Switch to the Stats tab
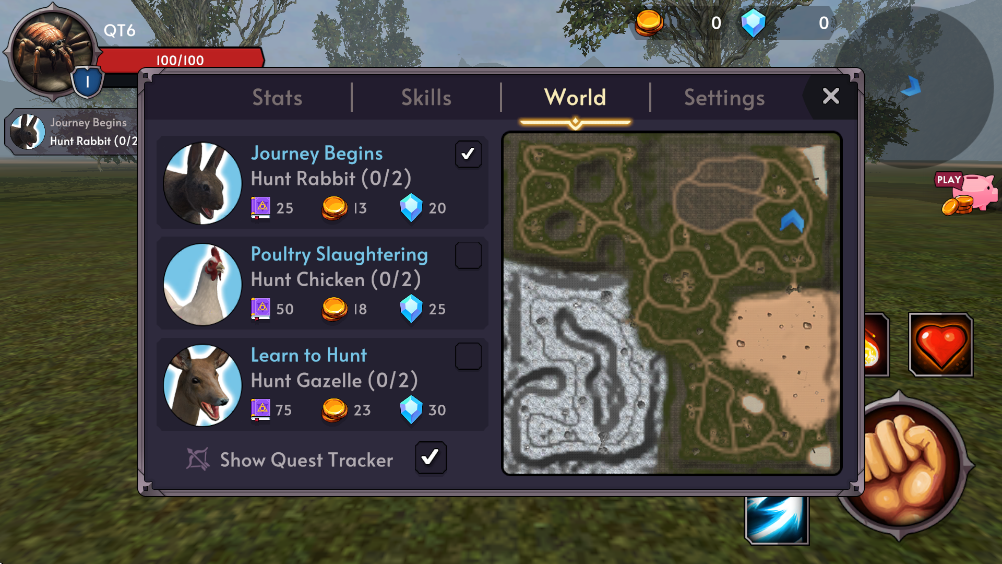The width and height of the screenshot is (1002, 564). (277, 98)
